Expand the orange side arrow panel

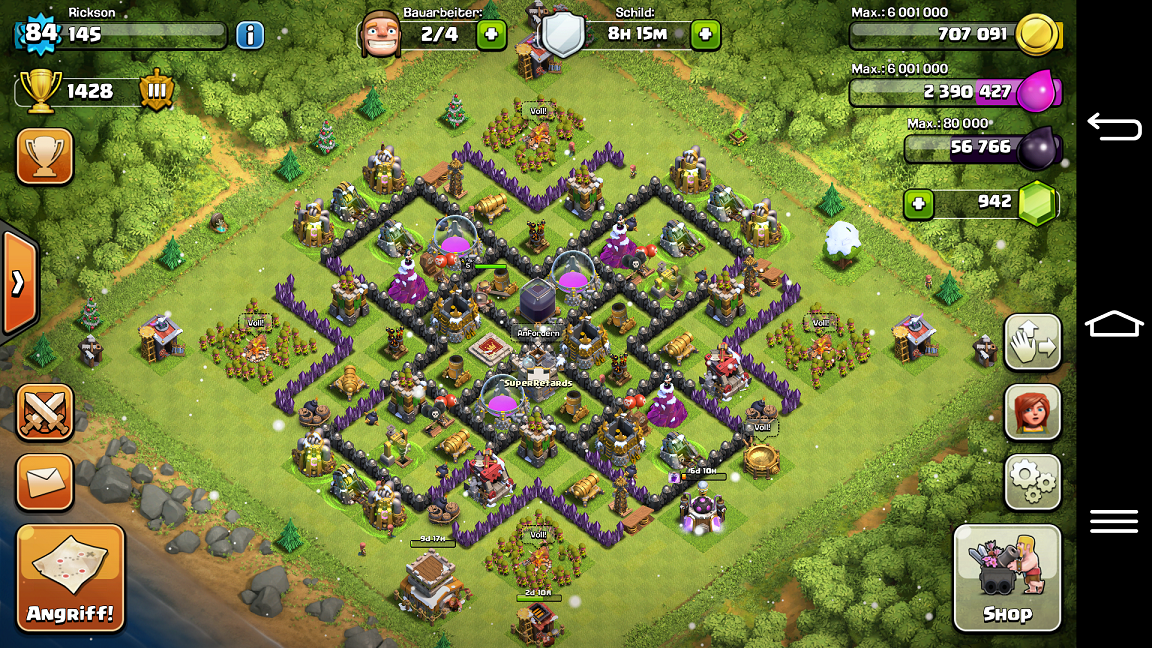(x=18, y=283)
